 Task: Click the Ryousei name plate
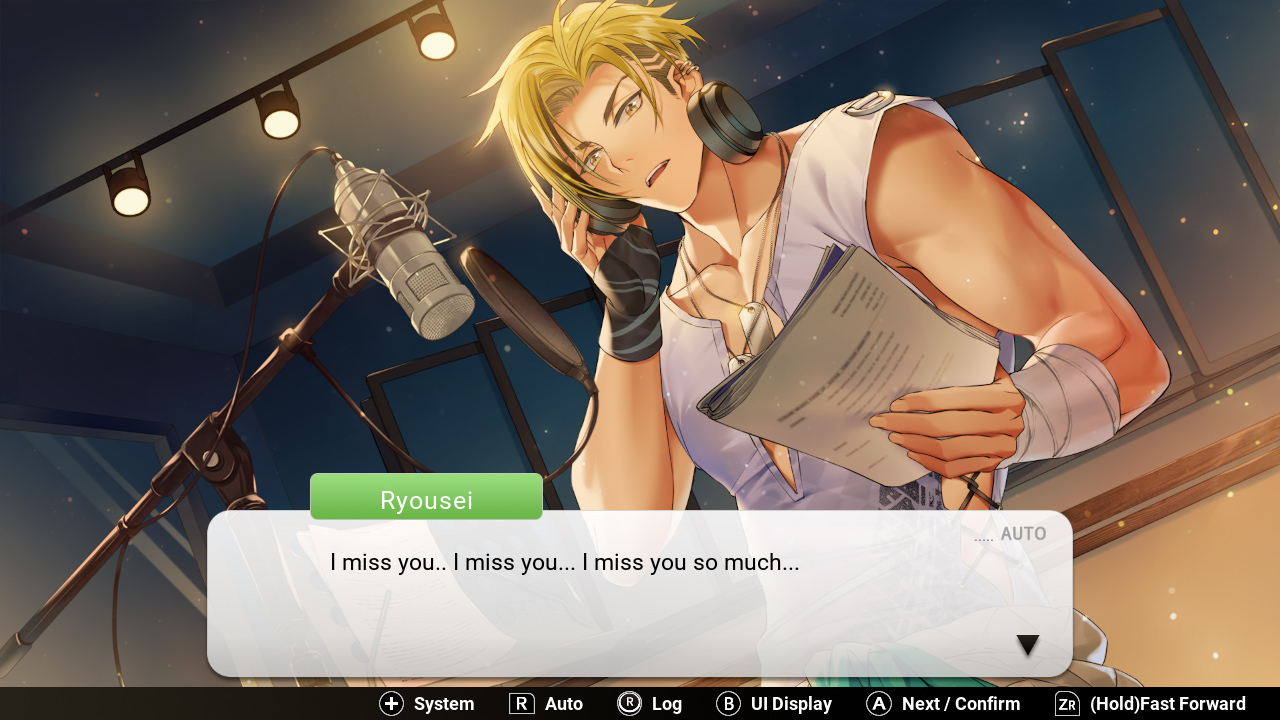[x=426, y=497]
